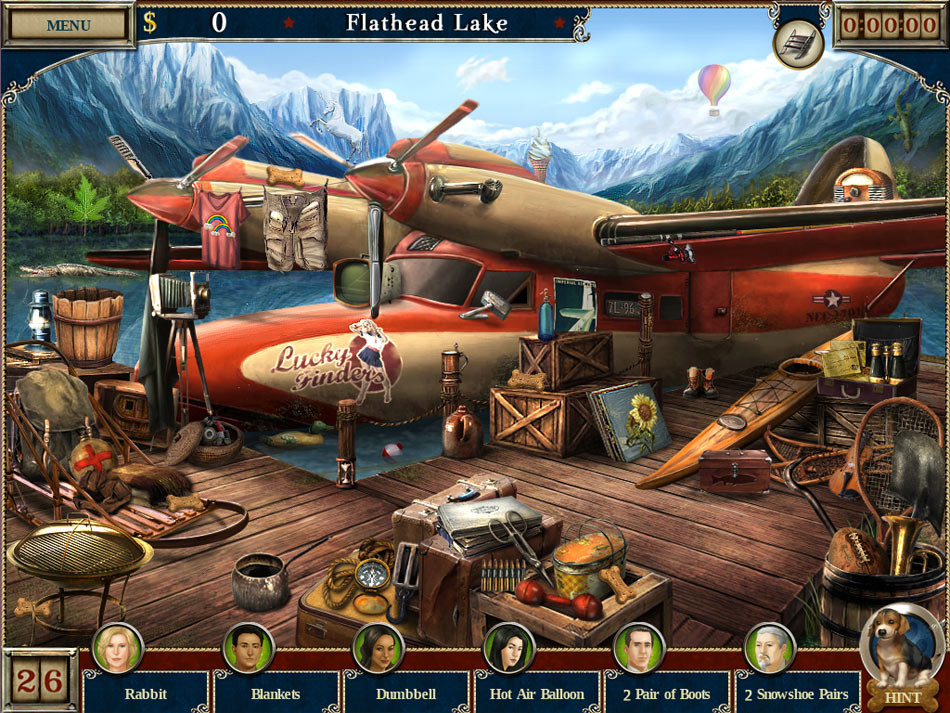950x713 pixels.
Task: Choose the 2 Snowshoe Pairs entry
Action: coord(797,693)
